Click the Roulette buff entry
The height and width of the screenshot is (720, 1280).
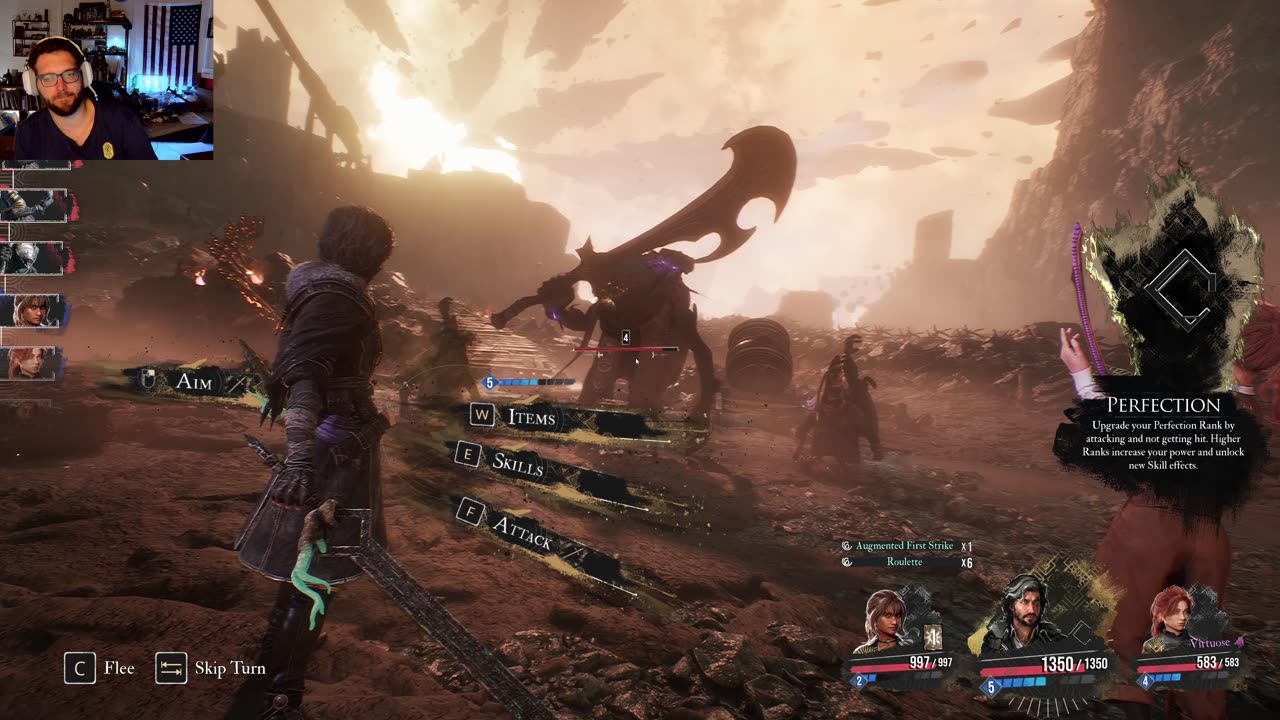point(904,562)
